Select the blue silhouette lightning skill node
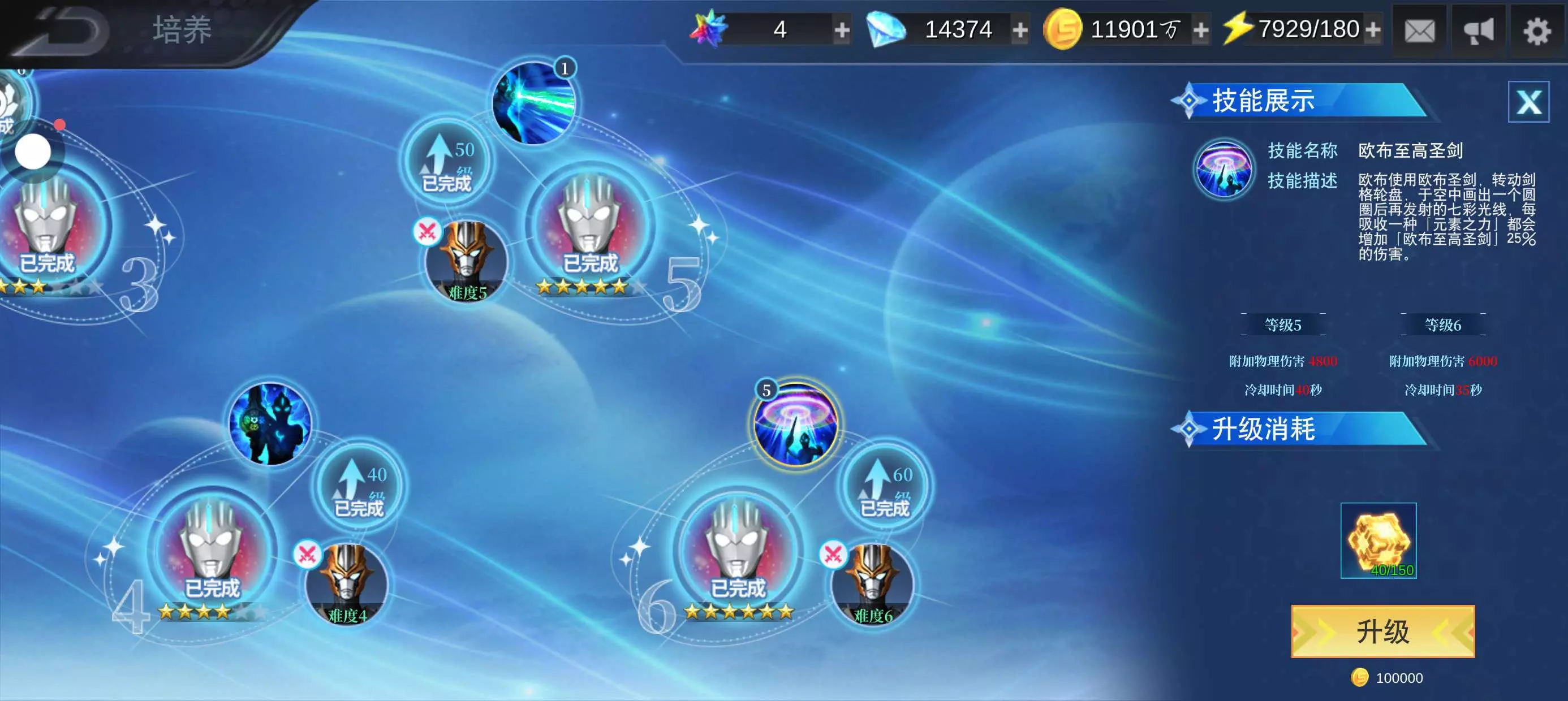 click(271, 424)
